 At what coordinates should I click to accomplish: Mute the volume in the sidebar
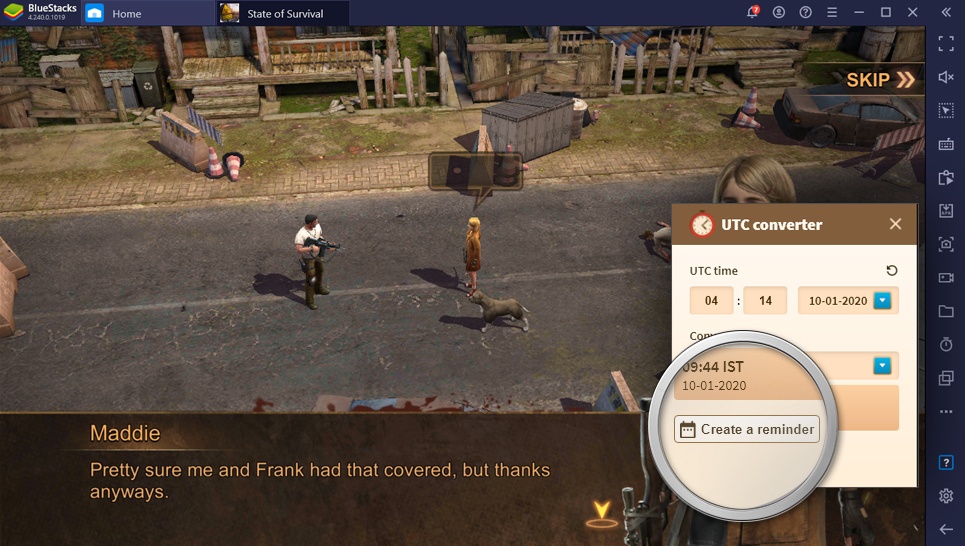[946, 77]
